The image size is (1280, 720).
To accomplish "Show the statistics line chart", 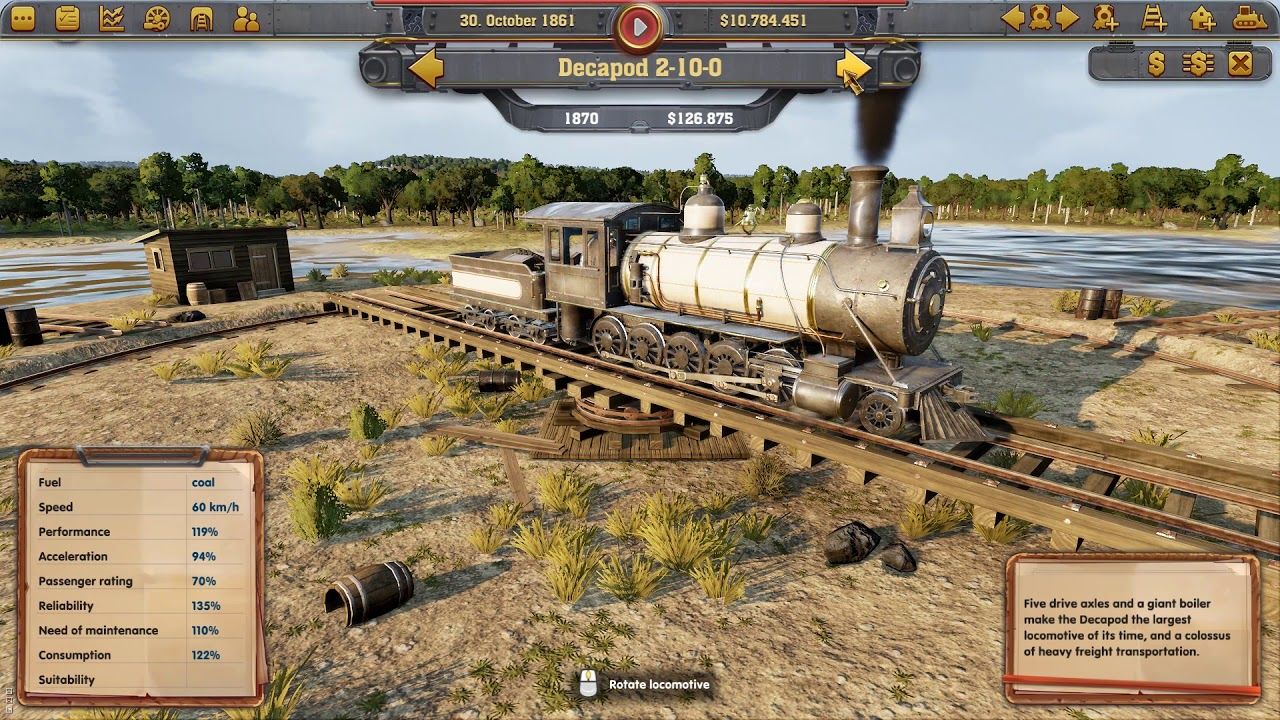I will [x=112, y=18].
